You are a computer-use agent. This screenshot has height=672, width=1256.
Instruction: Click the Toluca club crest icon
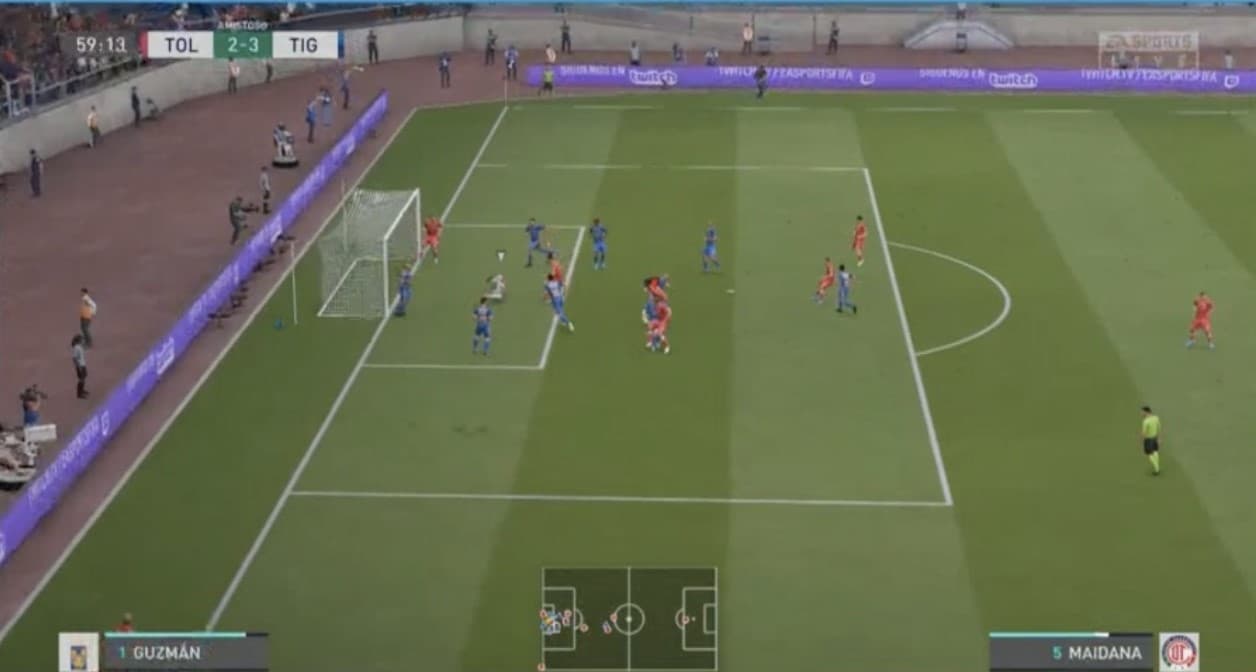(1179, 652)
